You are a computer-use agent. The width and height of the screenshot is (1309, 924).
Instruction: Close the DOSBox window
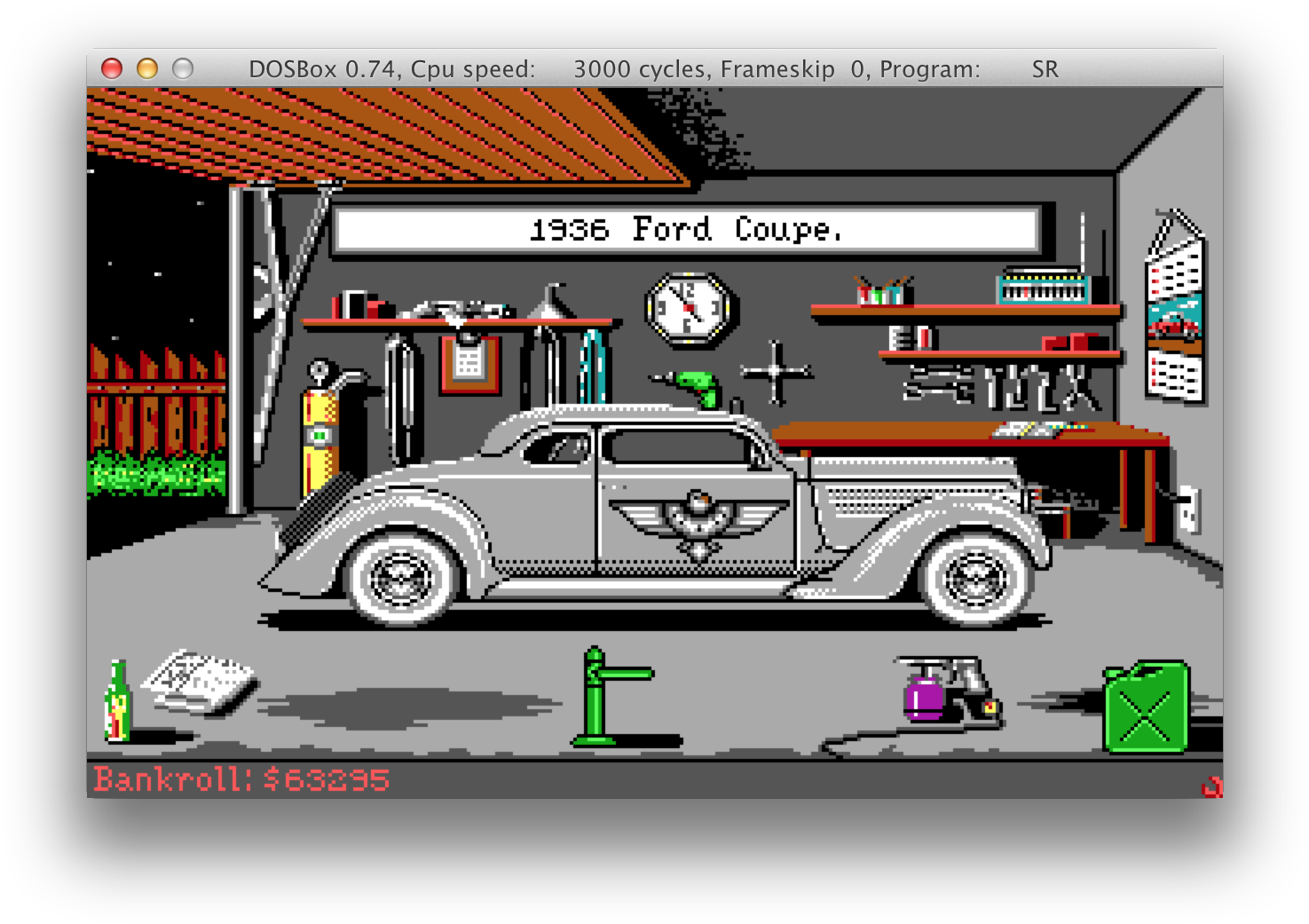(x=112, y=68)
